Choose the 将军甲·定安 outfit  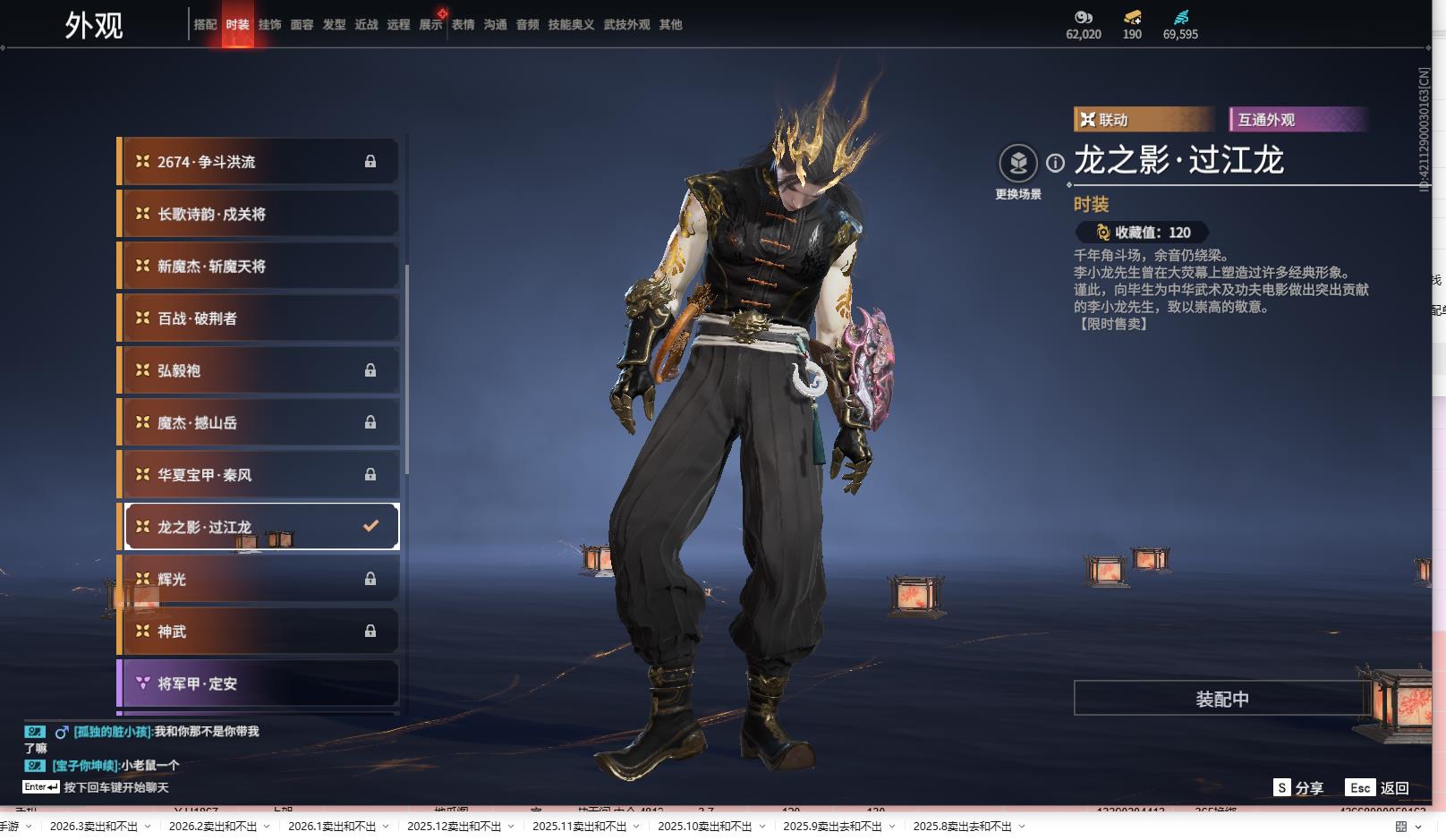tap(258, 683)
